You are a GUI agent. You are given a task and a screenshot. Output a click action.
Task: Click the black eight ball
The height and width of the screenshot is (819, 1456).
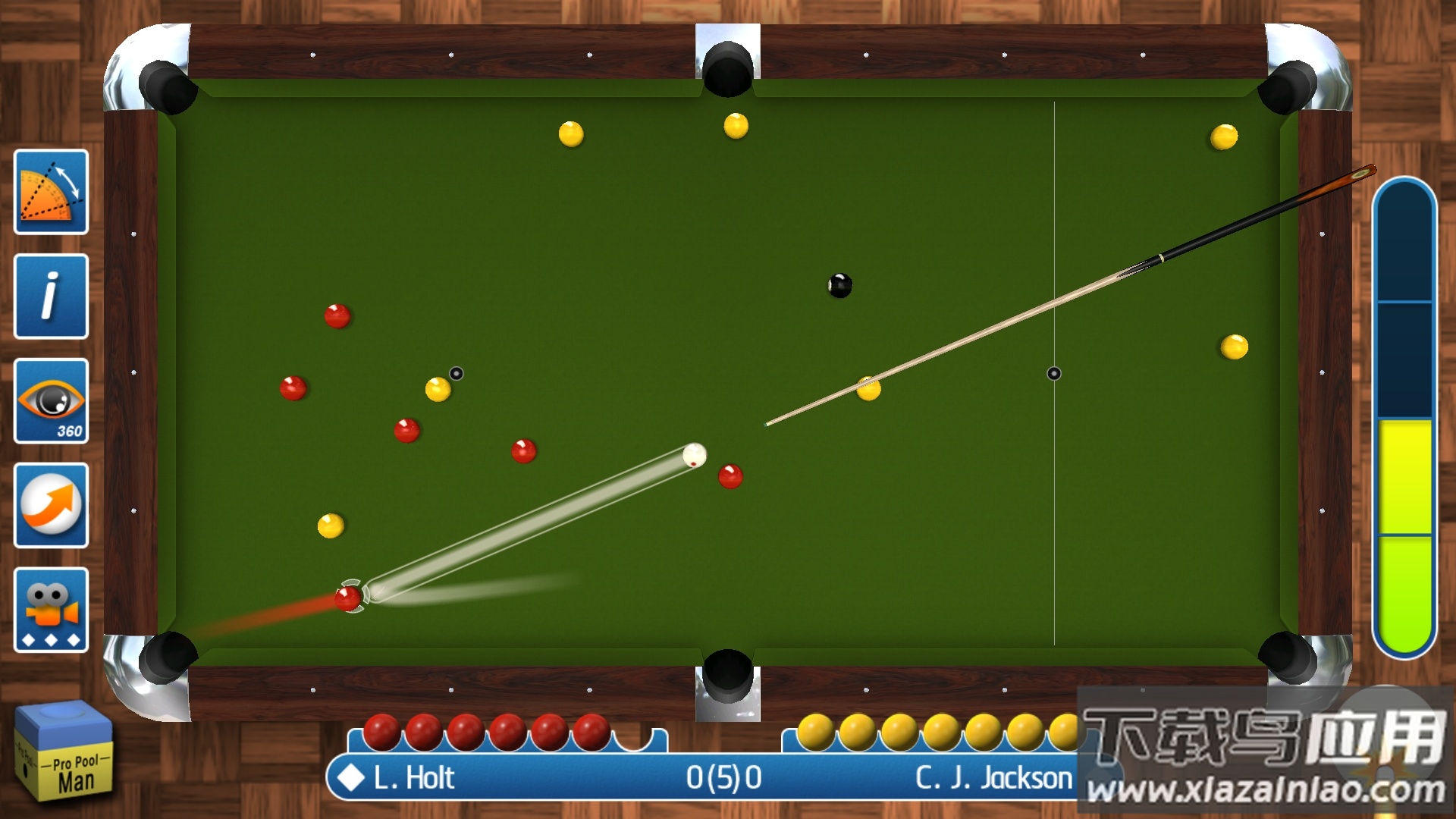click(840, 284)
